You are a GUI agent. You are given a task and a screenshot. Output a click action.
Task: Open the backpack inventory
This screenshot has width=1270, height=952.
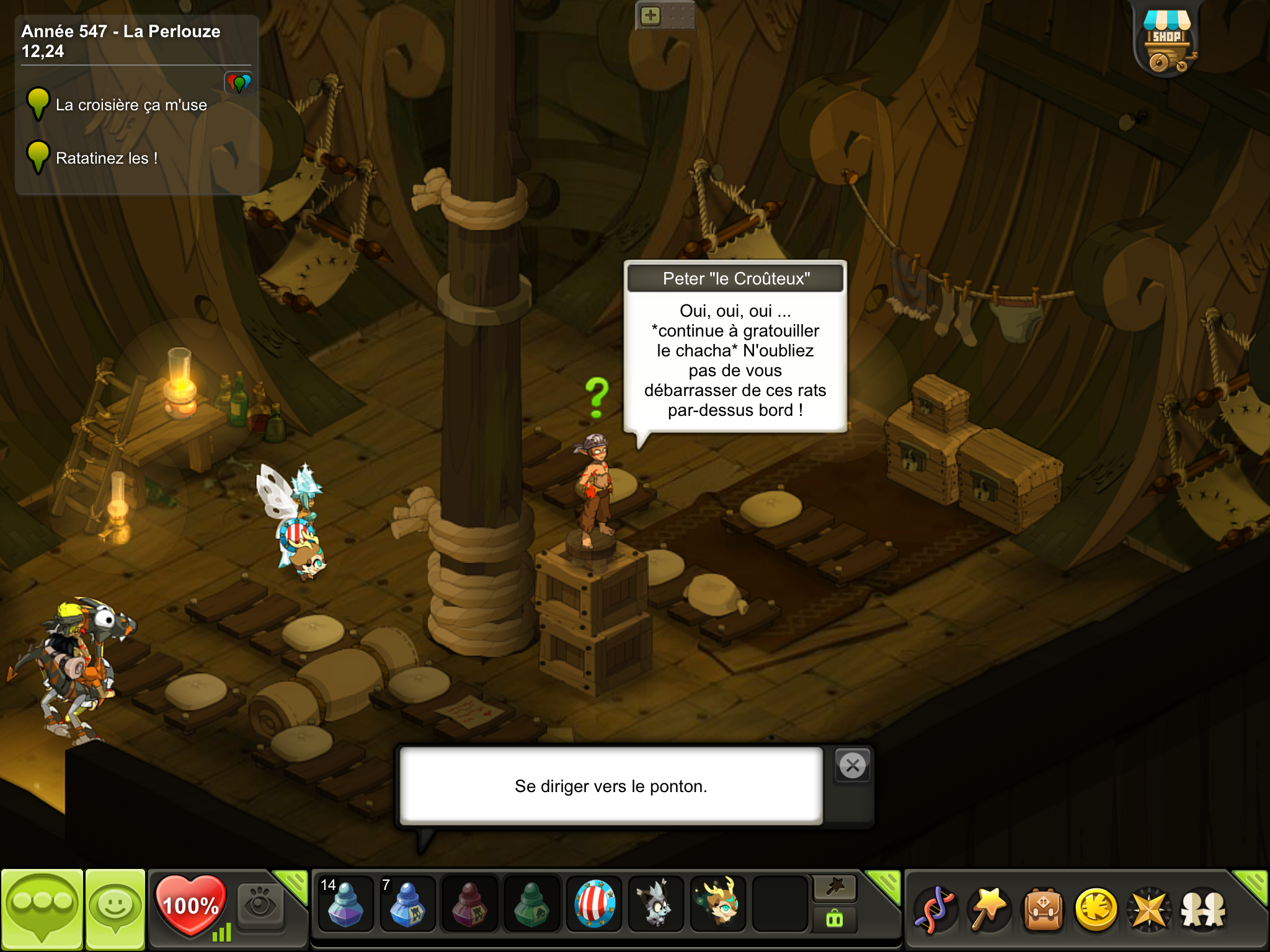click(1043, 909)
